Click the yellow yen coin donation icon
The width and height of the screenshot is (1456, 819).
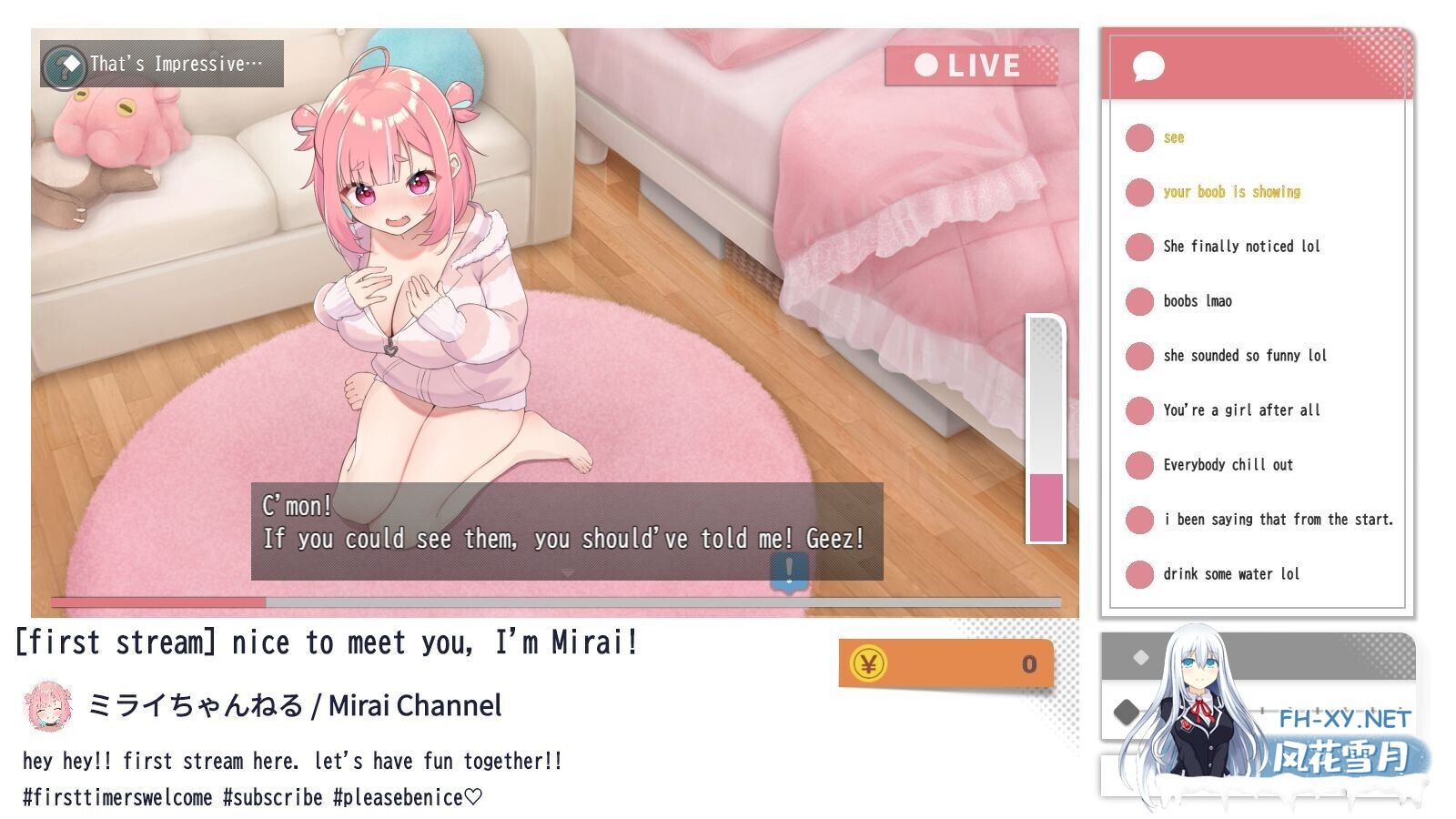[x=870, y=663]
